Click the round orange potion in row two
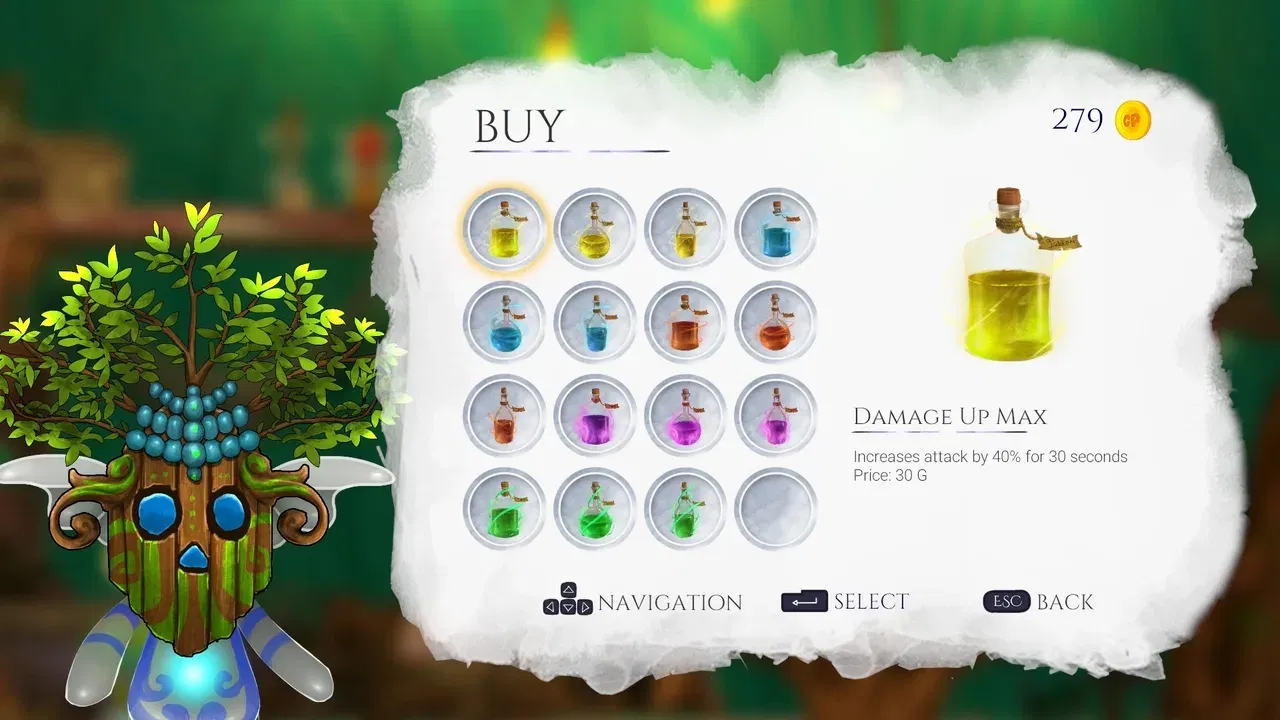Viewport: 1280px width, 720px height. point(775,321)
